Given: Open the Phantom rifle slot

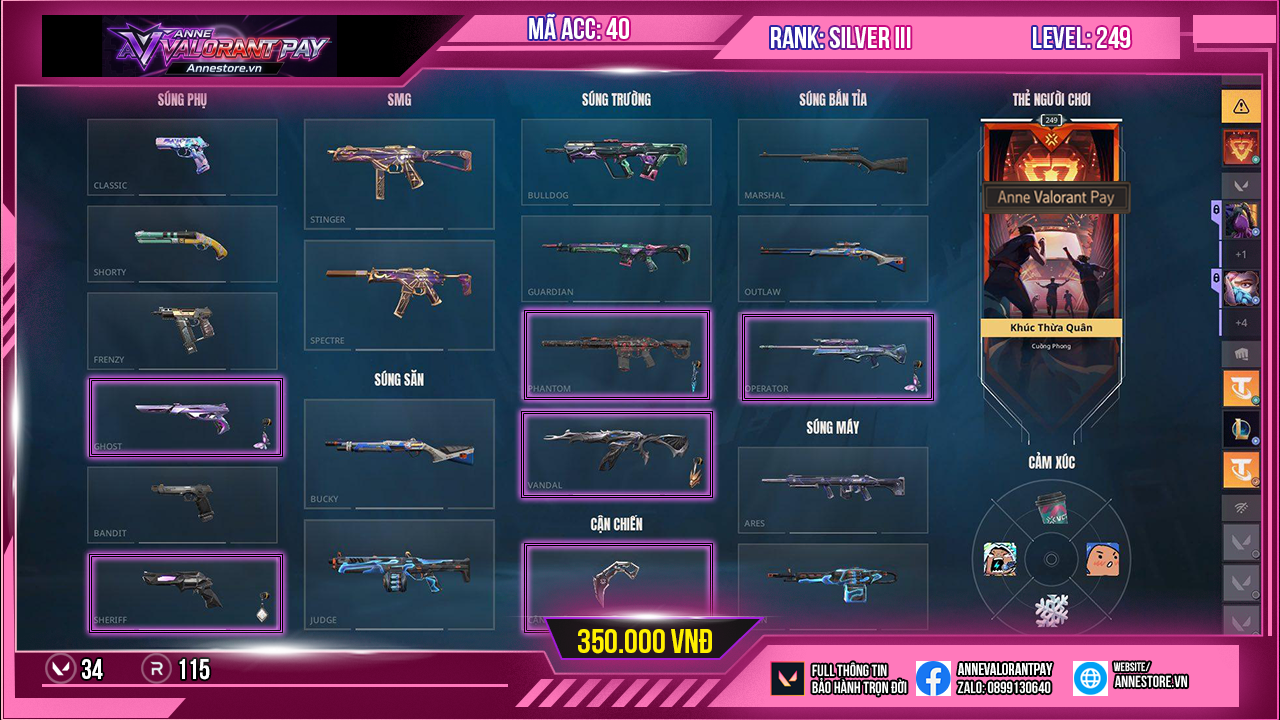Looking at the screenshot, I should click(617, 355).
